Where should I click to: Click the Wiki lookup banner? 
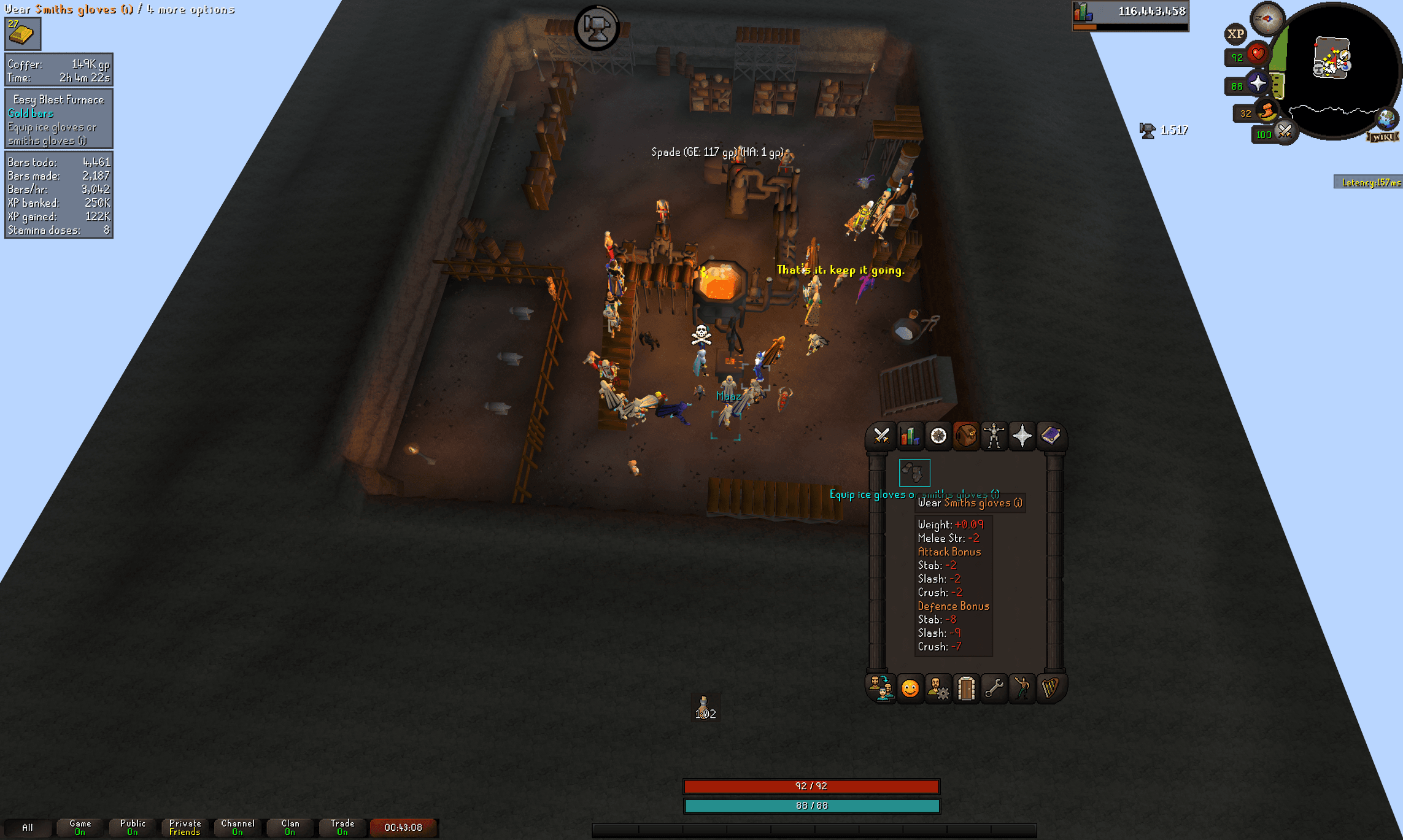click(1383, 137)
